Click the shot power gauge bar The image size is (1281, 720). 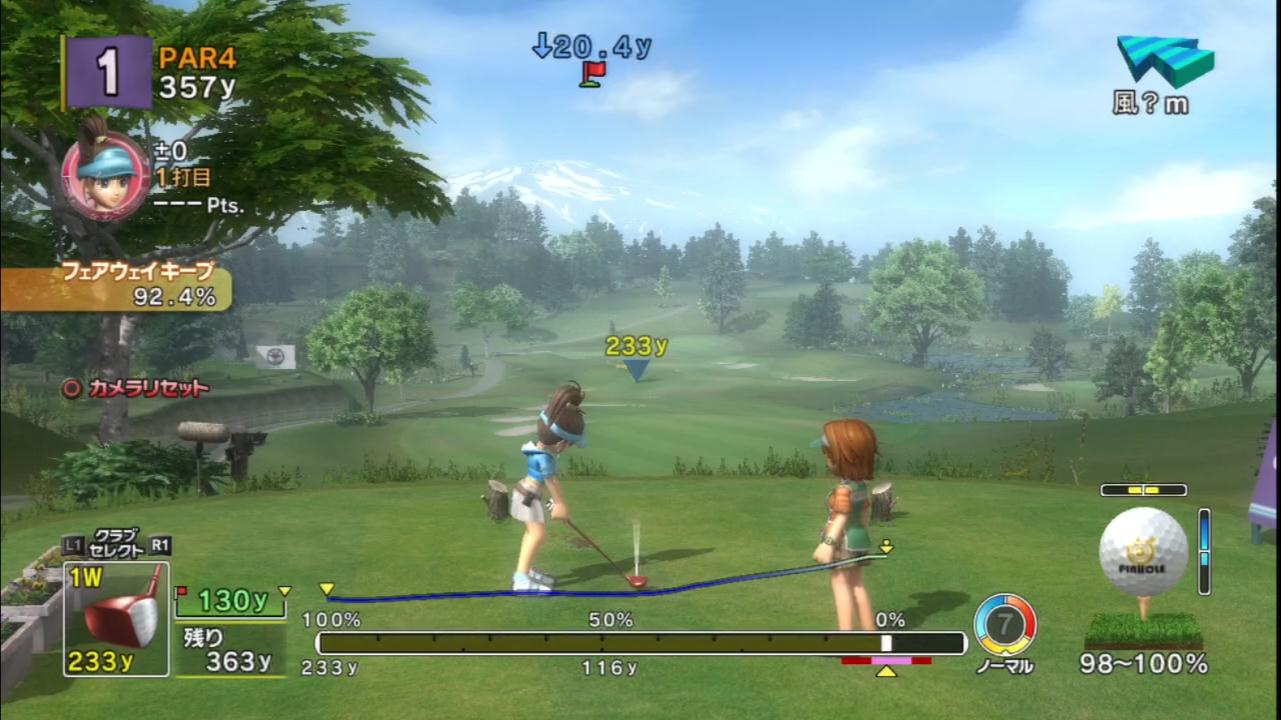[x=640, y=643]
